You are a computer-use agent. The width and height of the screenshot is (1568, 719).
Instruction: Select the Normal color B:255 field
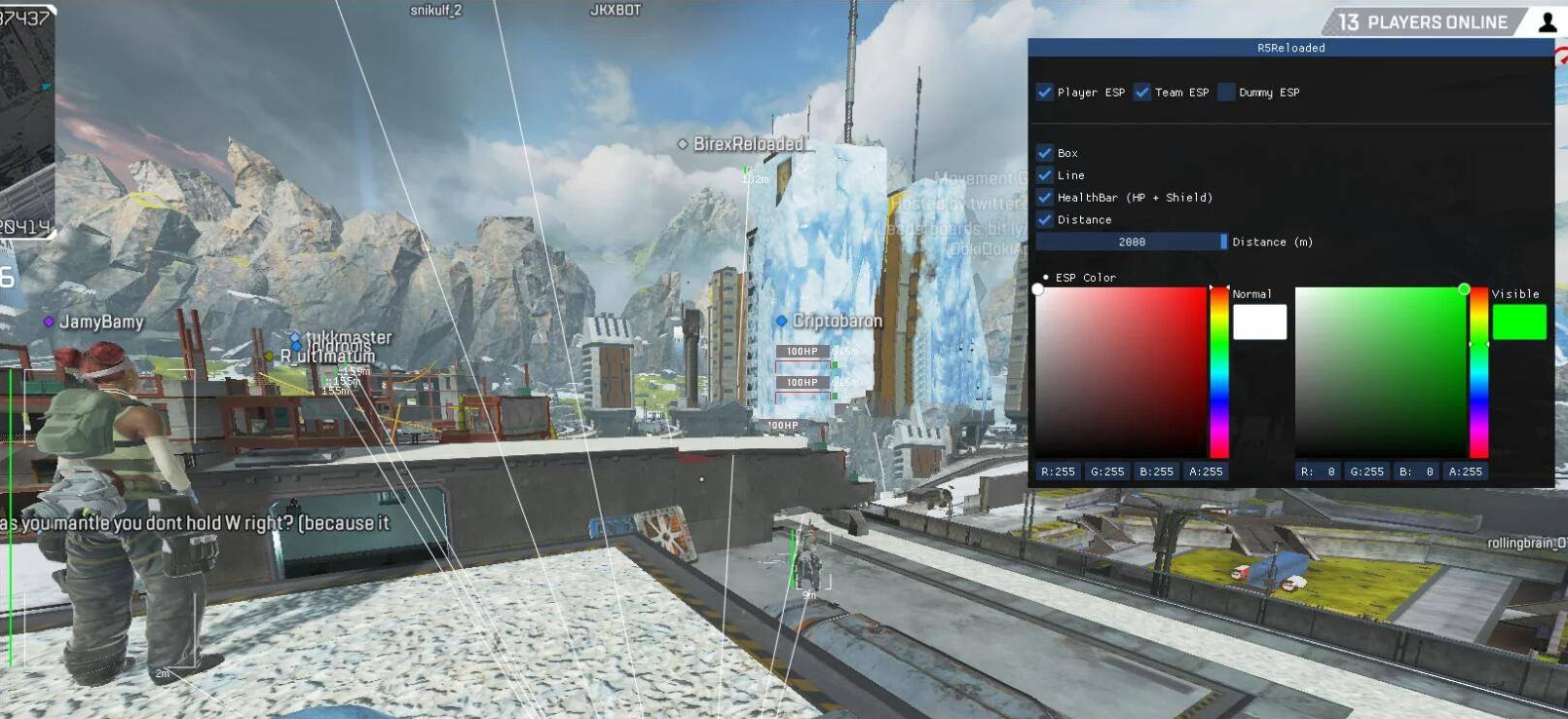[x=1156, y=472]
